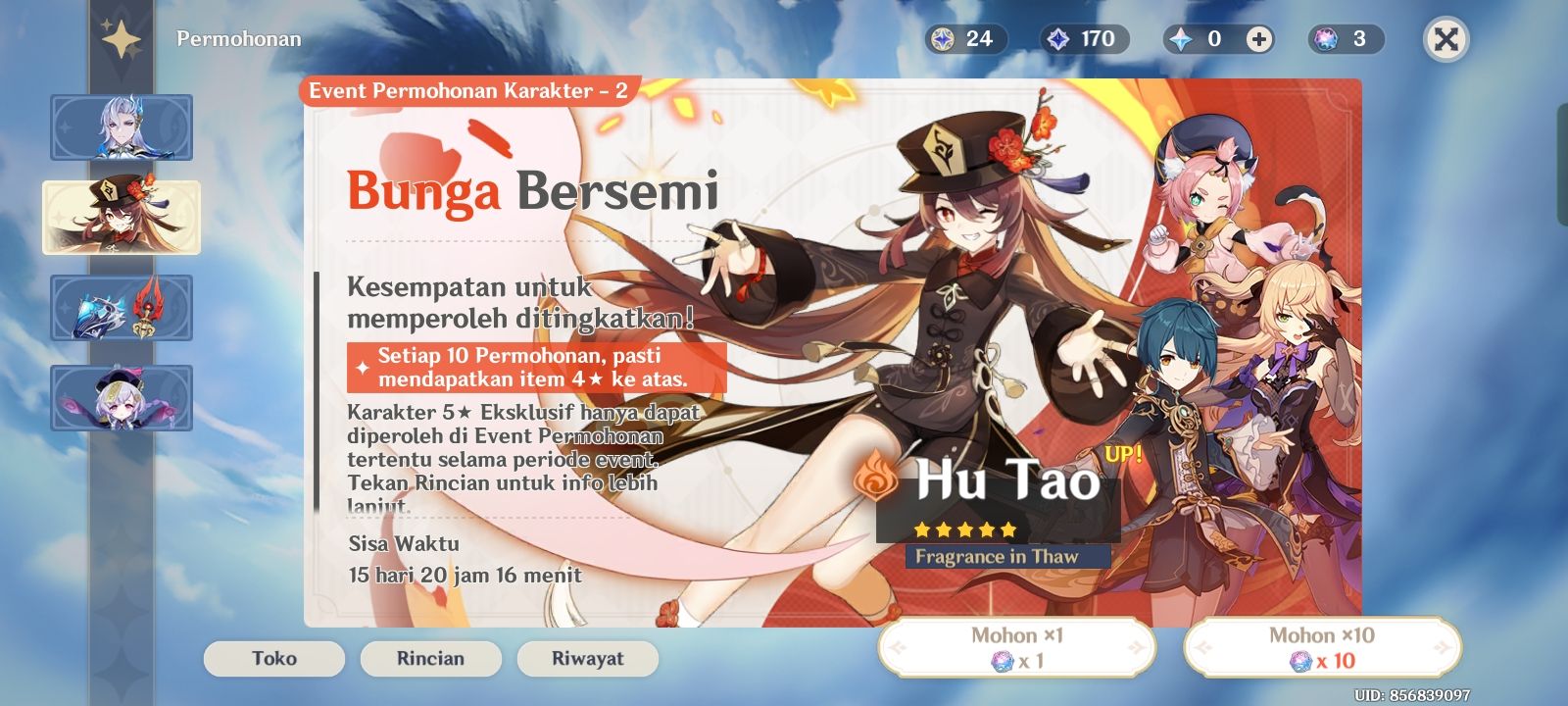
Task: Click the Intertwined Fate icon under Mohon ×1
Action: tap(1001, 664)
